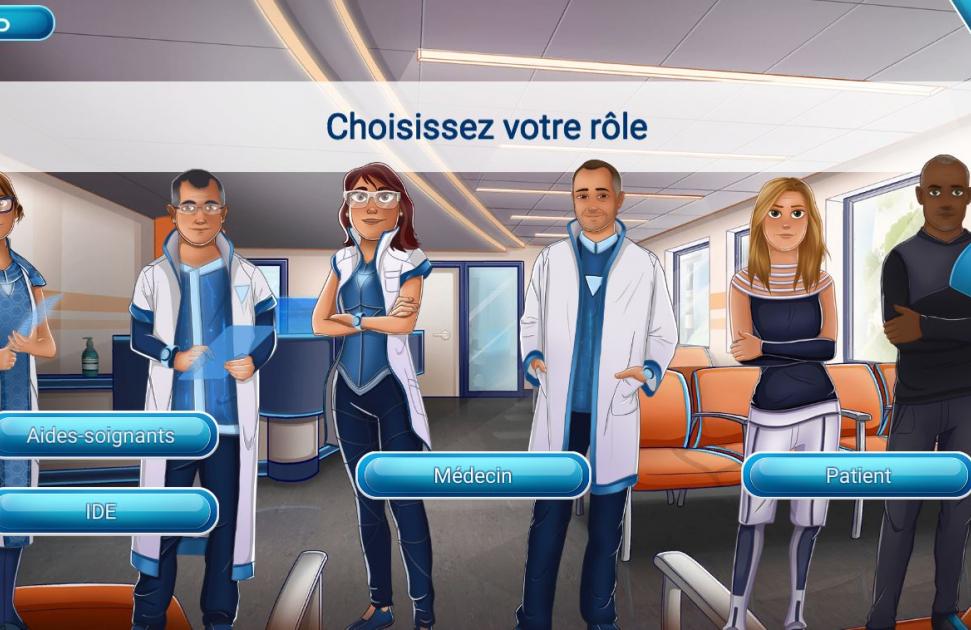Pick the Aides-soignants role
The width and height of the screenshot is (971, 630).
tap(103, 436)
